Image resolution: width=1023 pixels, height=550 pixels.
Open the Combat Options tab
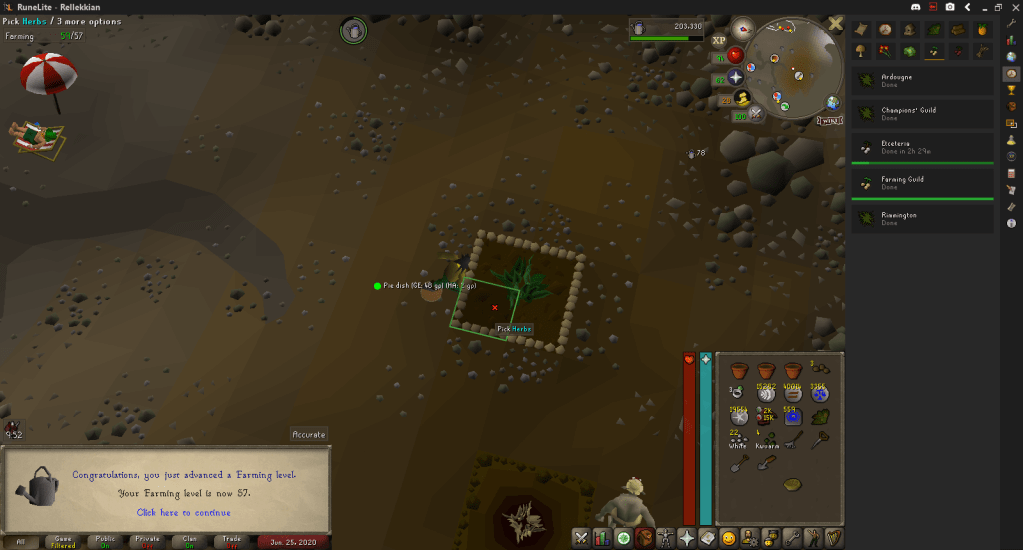[x=580, y=538]
